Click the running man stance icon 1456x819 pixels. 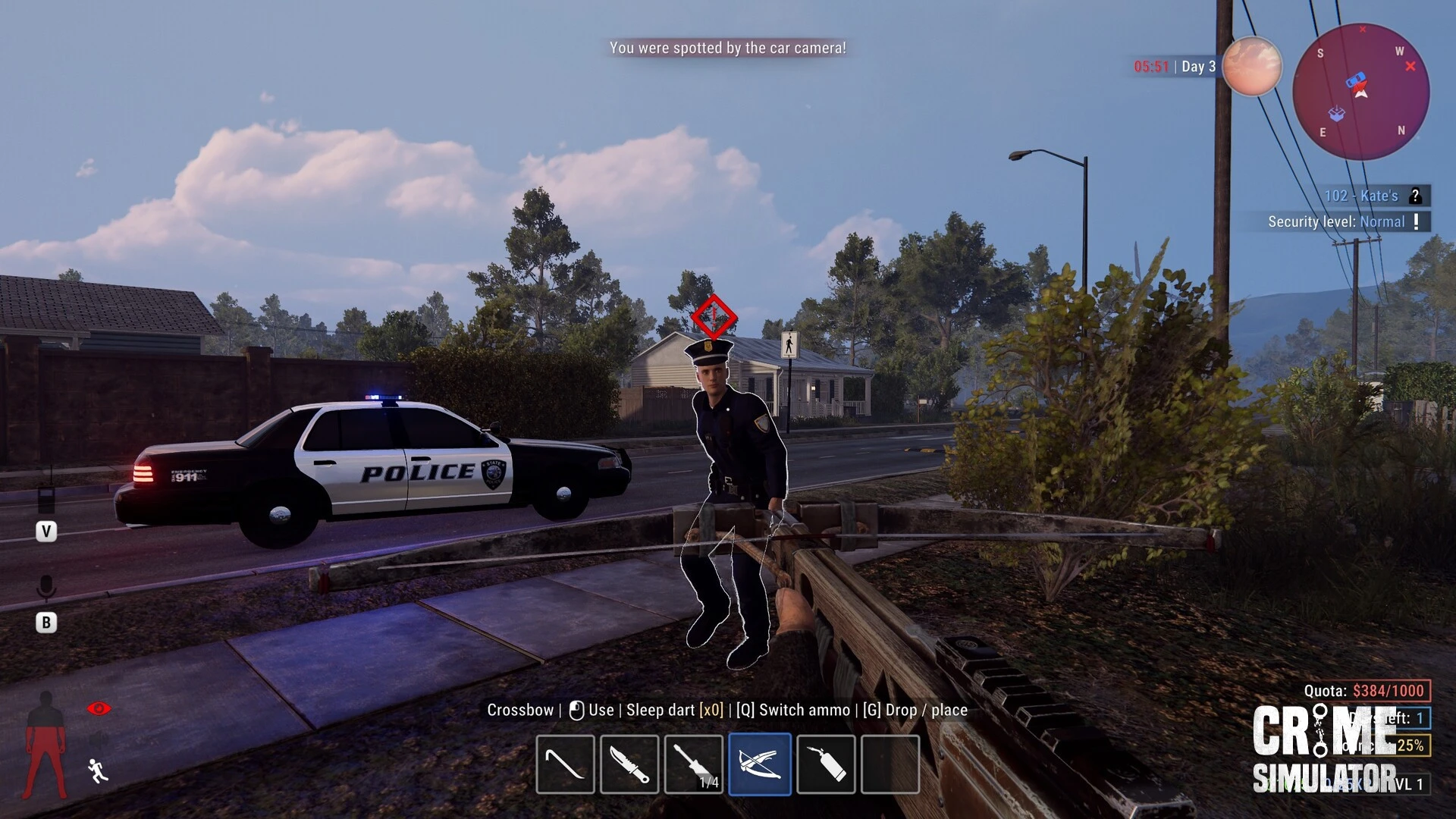click(x=98, y=770)
